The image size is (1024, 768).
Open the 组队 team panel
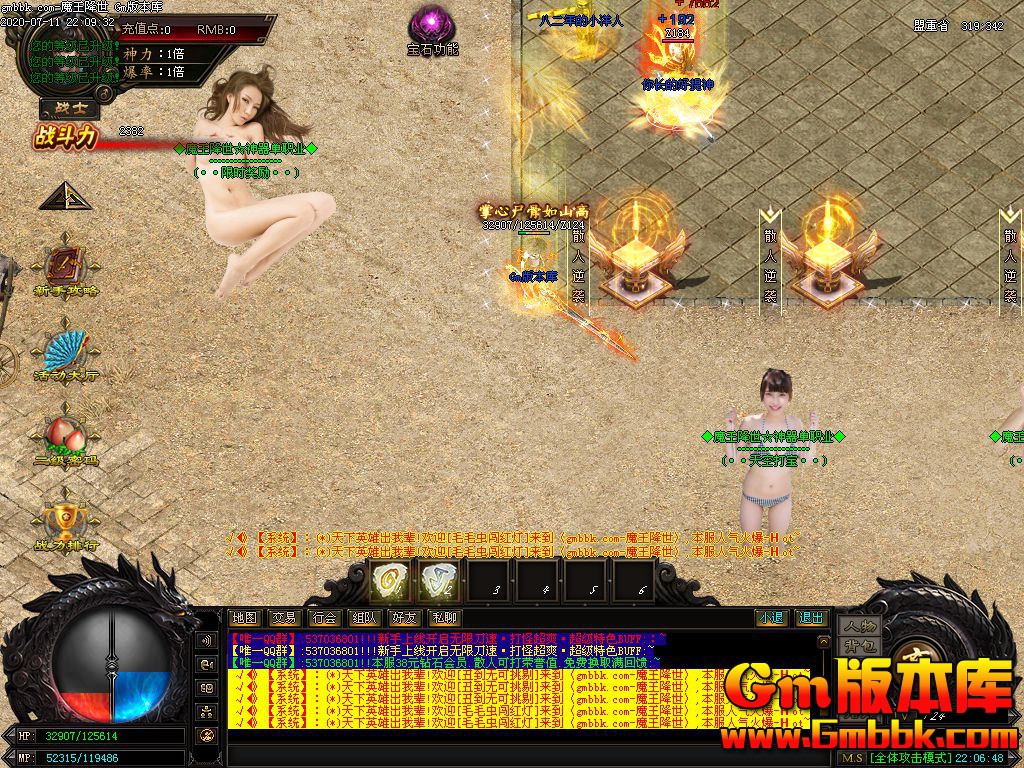click(x=363, y=618)
